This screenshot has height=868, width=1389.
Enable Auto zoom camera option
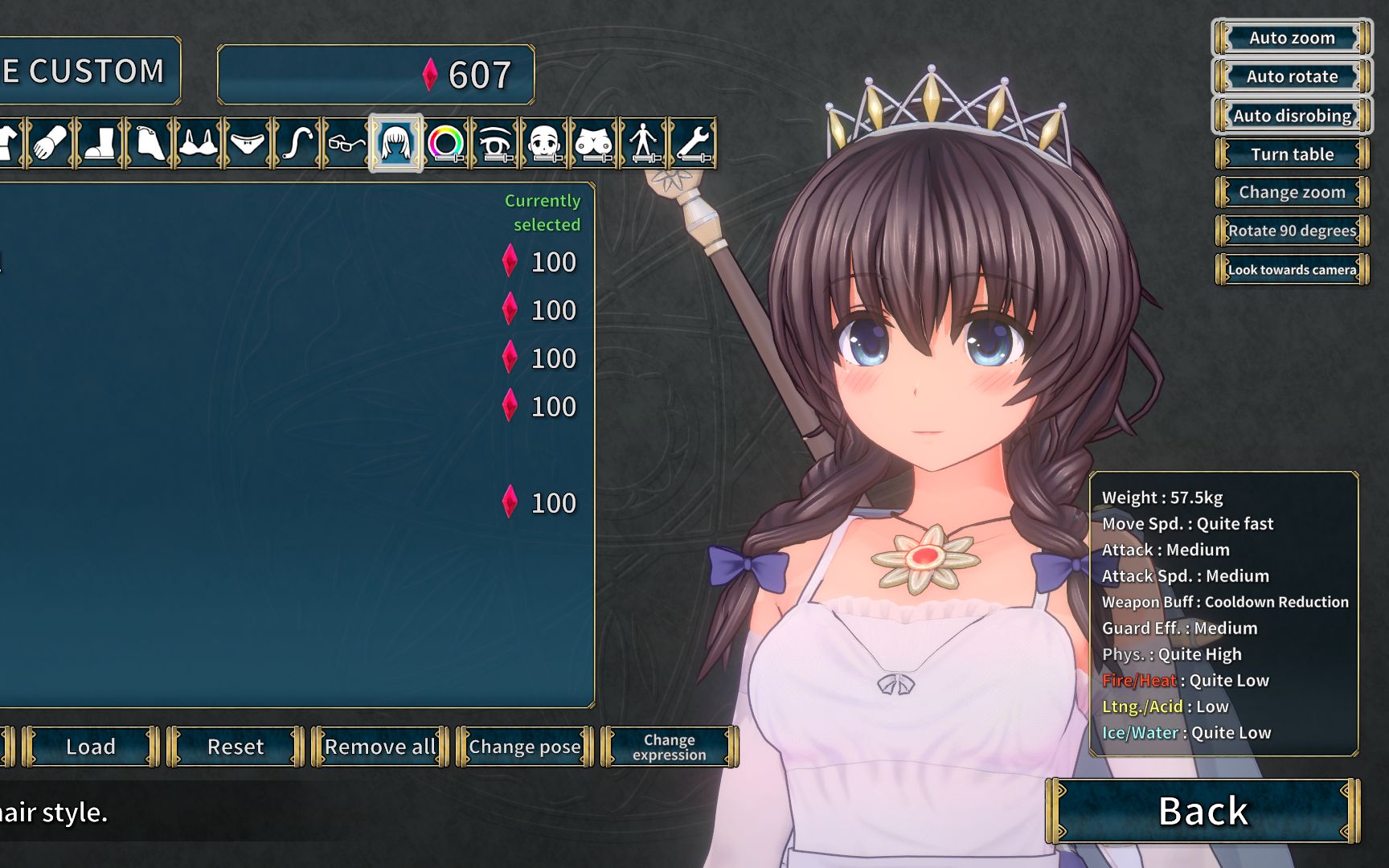point(1292,38)
